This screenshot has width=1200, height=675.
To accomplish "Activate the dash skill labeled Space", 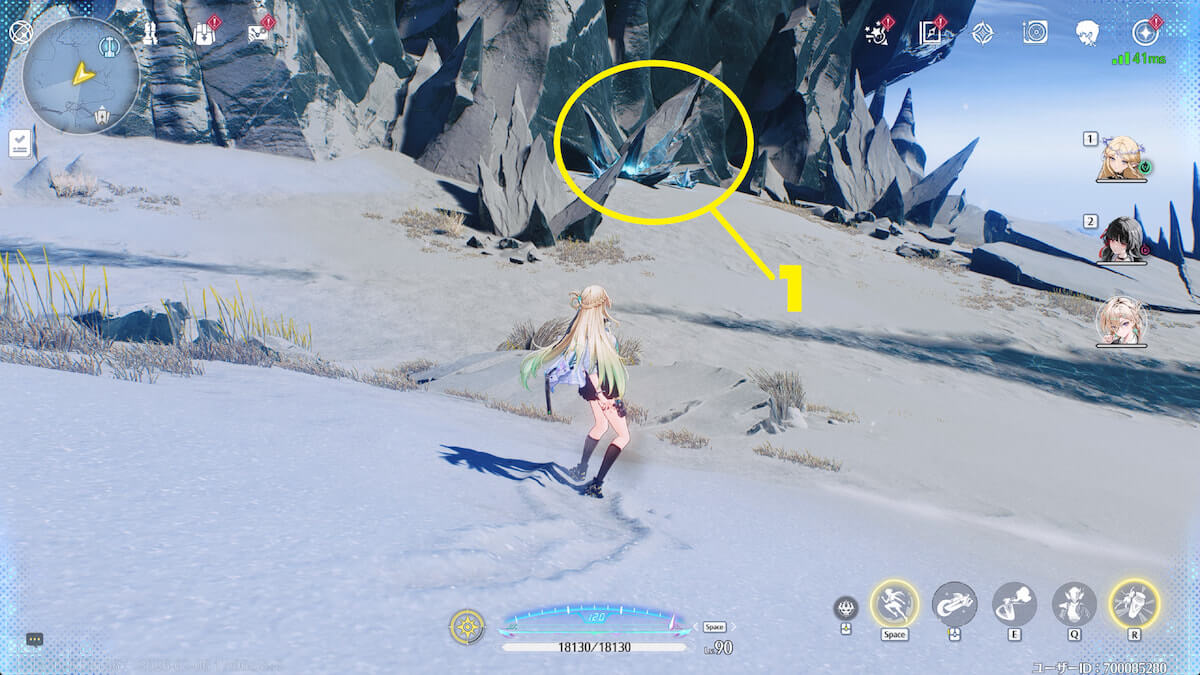I will (x=894, y=603).
